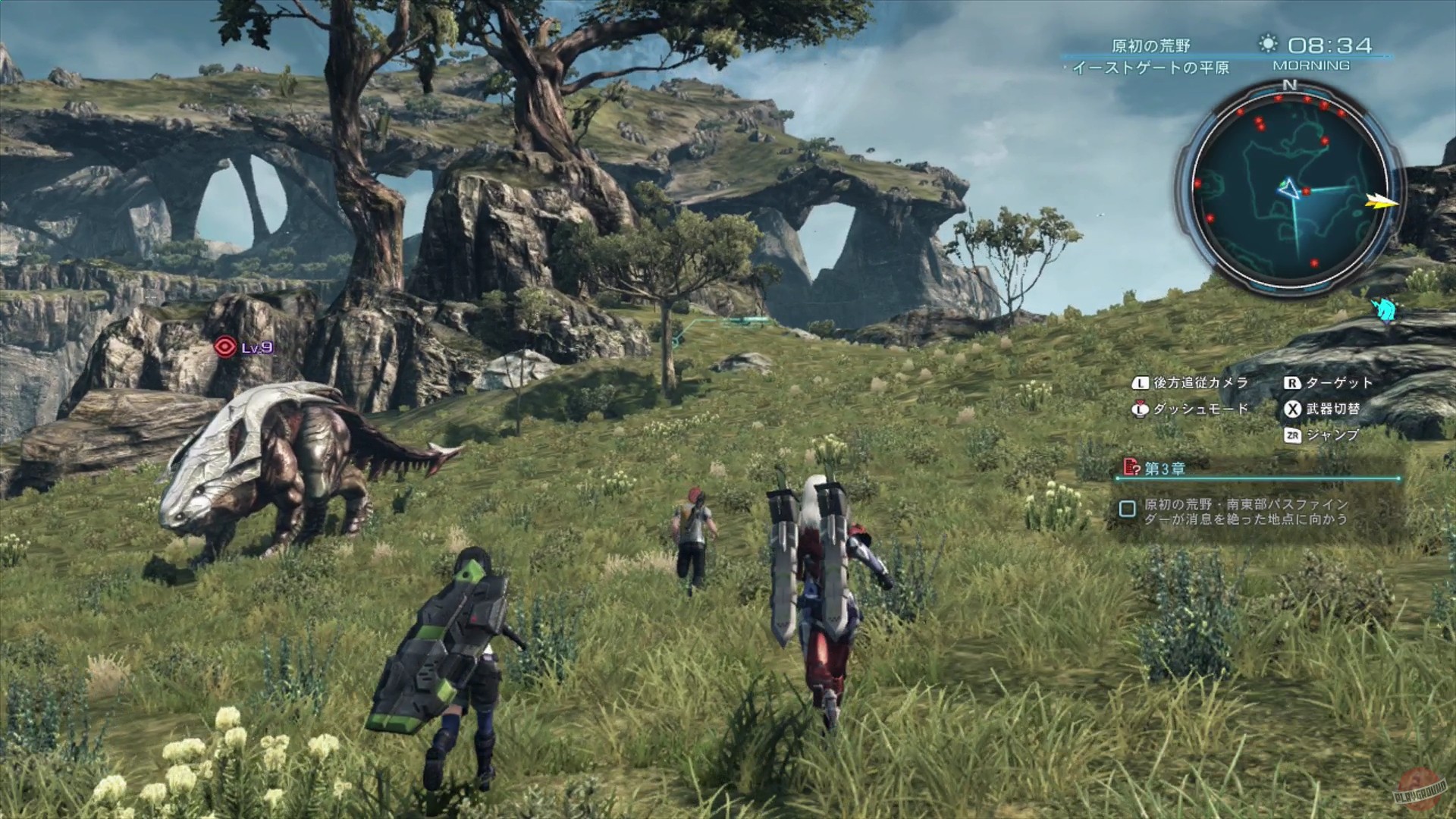Screen dimensions: 1456x819
Task: Click the イーストゲートの平原 location label
Action: [1152, 68]
